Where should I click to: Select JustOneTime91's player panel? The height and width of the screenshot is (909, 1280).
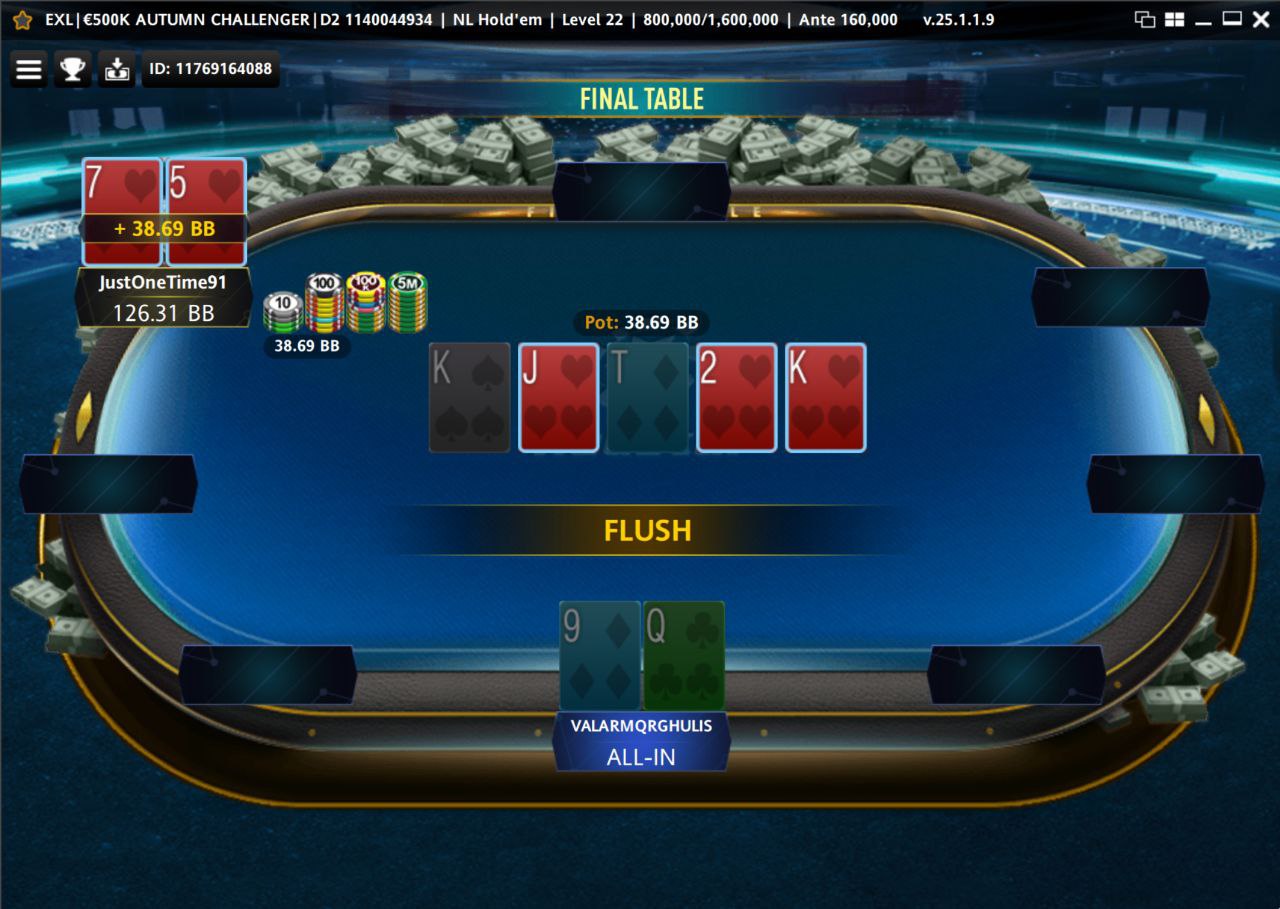click(163, 297)
